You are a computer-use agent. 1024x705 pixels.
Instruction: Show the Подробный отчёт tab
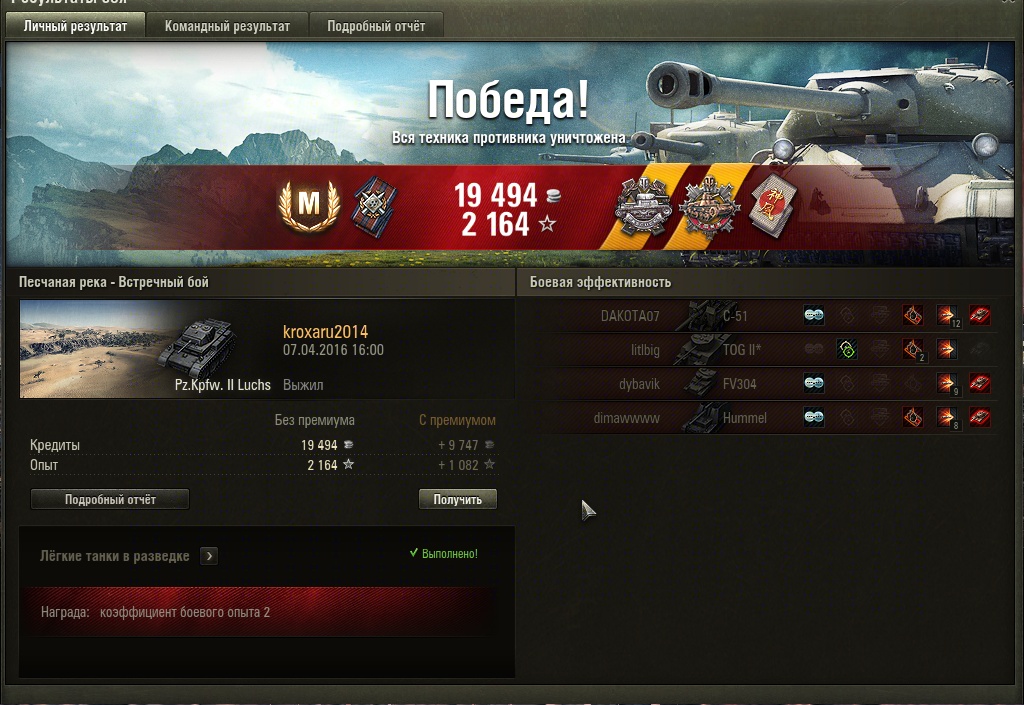pos(376,27)
